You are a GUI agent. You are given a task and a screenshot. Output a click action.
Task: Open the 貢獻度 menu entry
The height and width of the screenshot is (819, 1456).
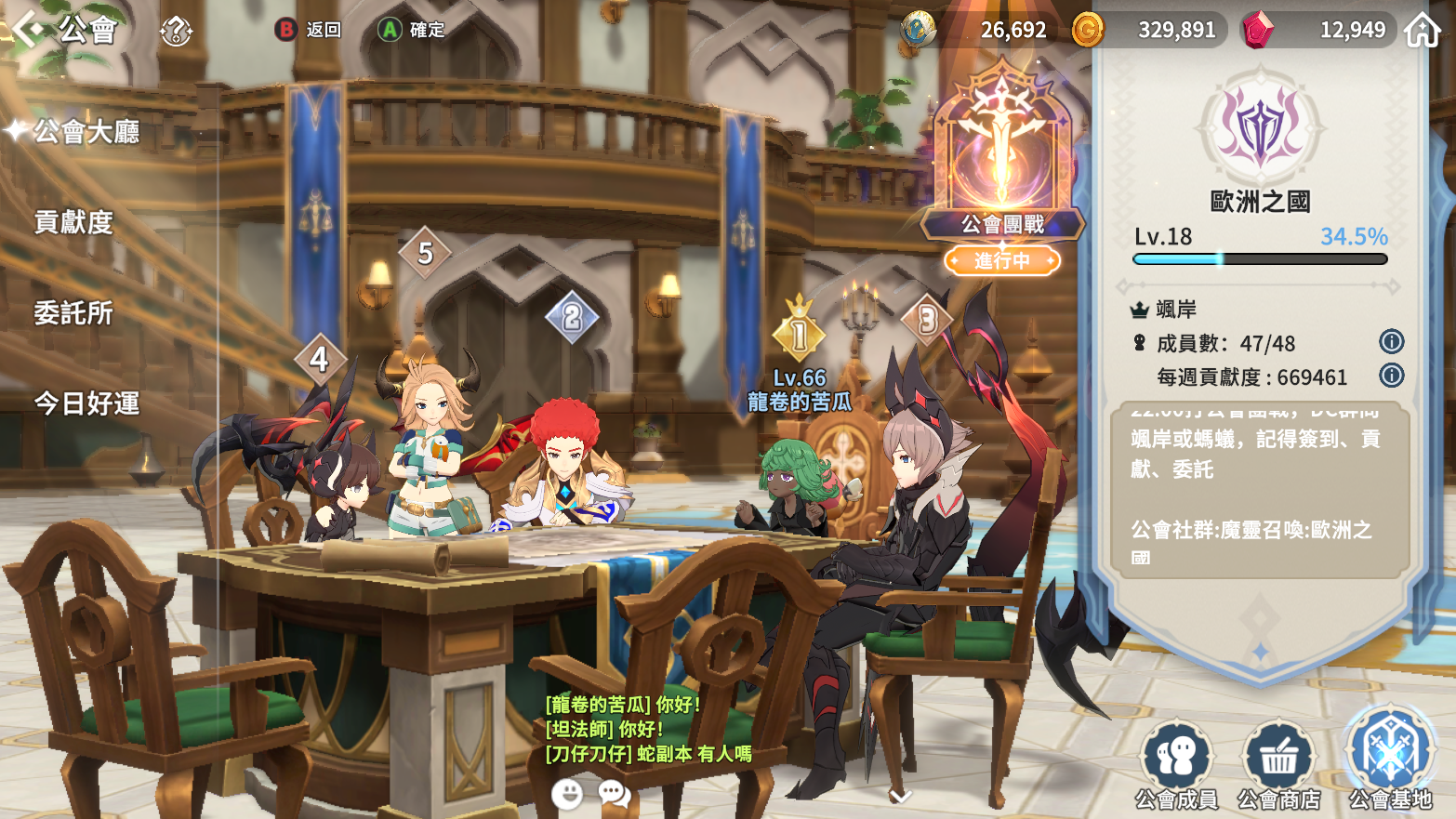[73, 222]
